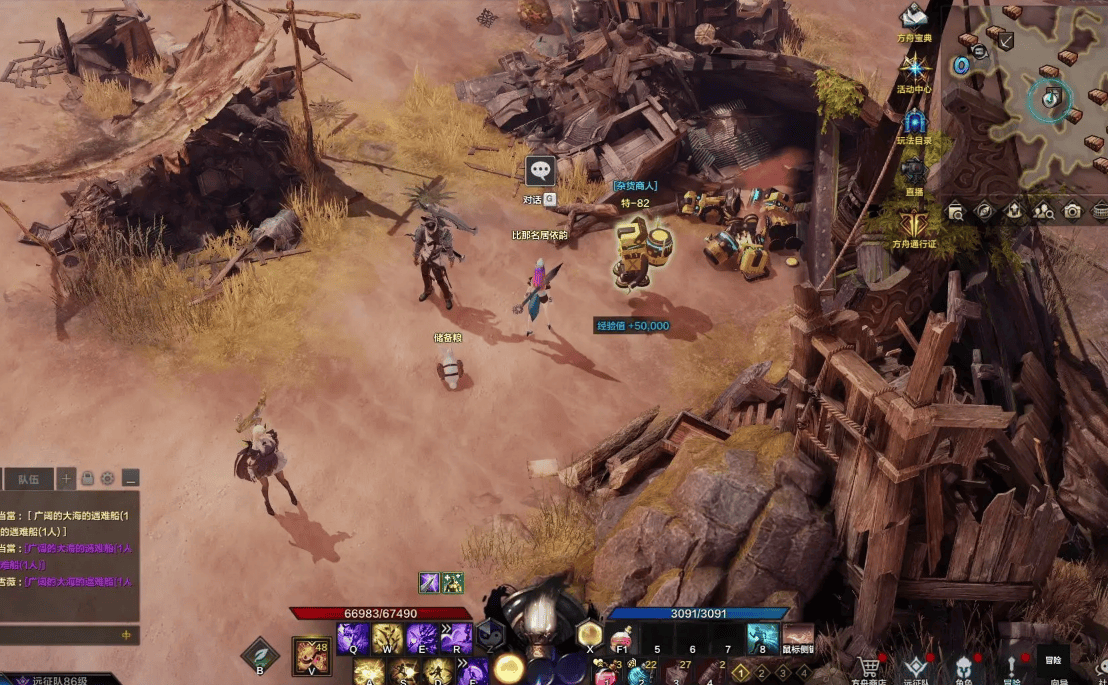Activate the R skill icon
The height and width of the screenshot is (685, 1108).
456,637
